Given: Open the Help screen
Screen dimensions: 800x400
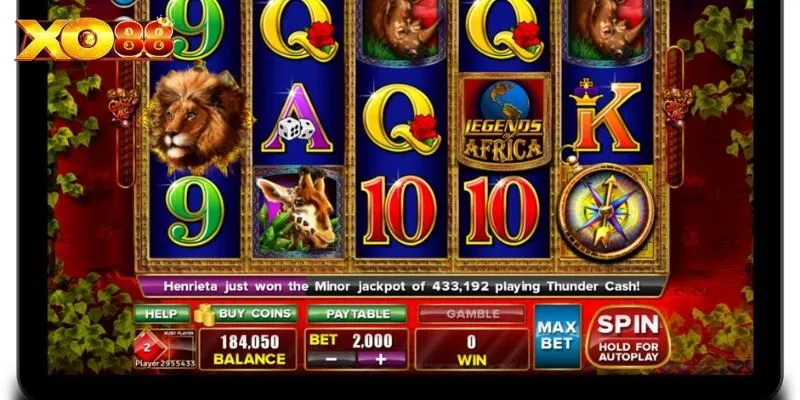Looking at the screenshot, I should click(161, 314).
